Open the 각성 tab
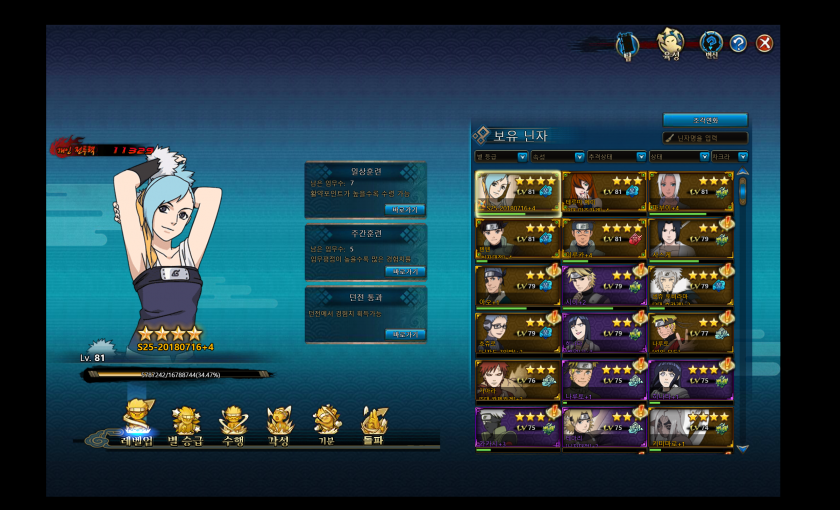Image resolution: width=840 pixels, height=510 pixels. (x=280, y=424)
